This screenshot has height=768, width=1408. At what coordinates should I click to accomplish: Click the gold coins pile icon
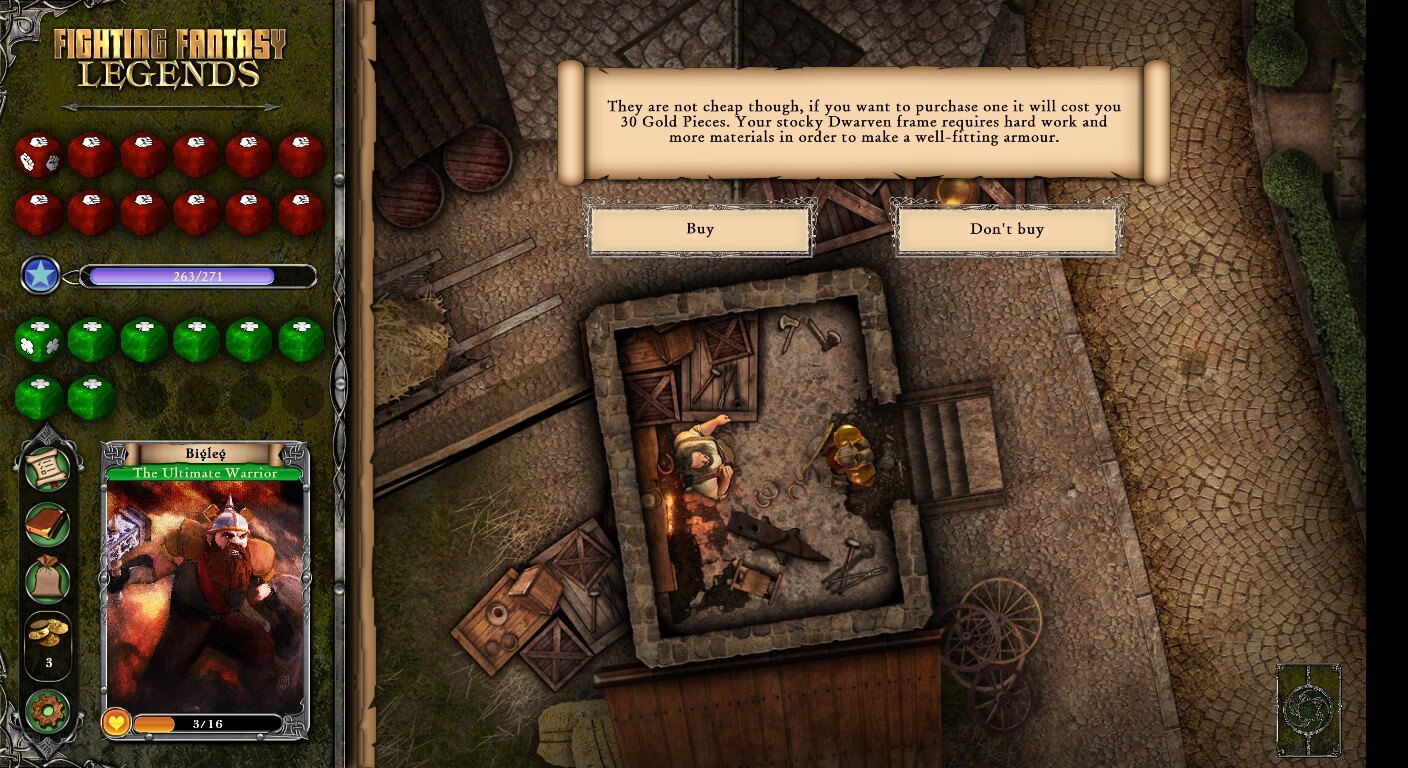47,632
